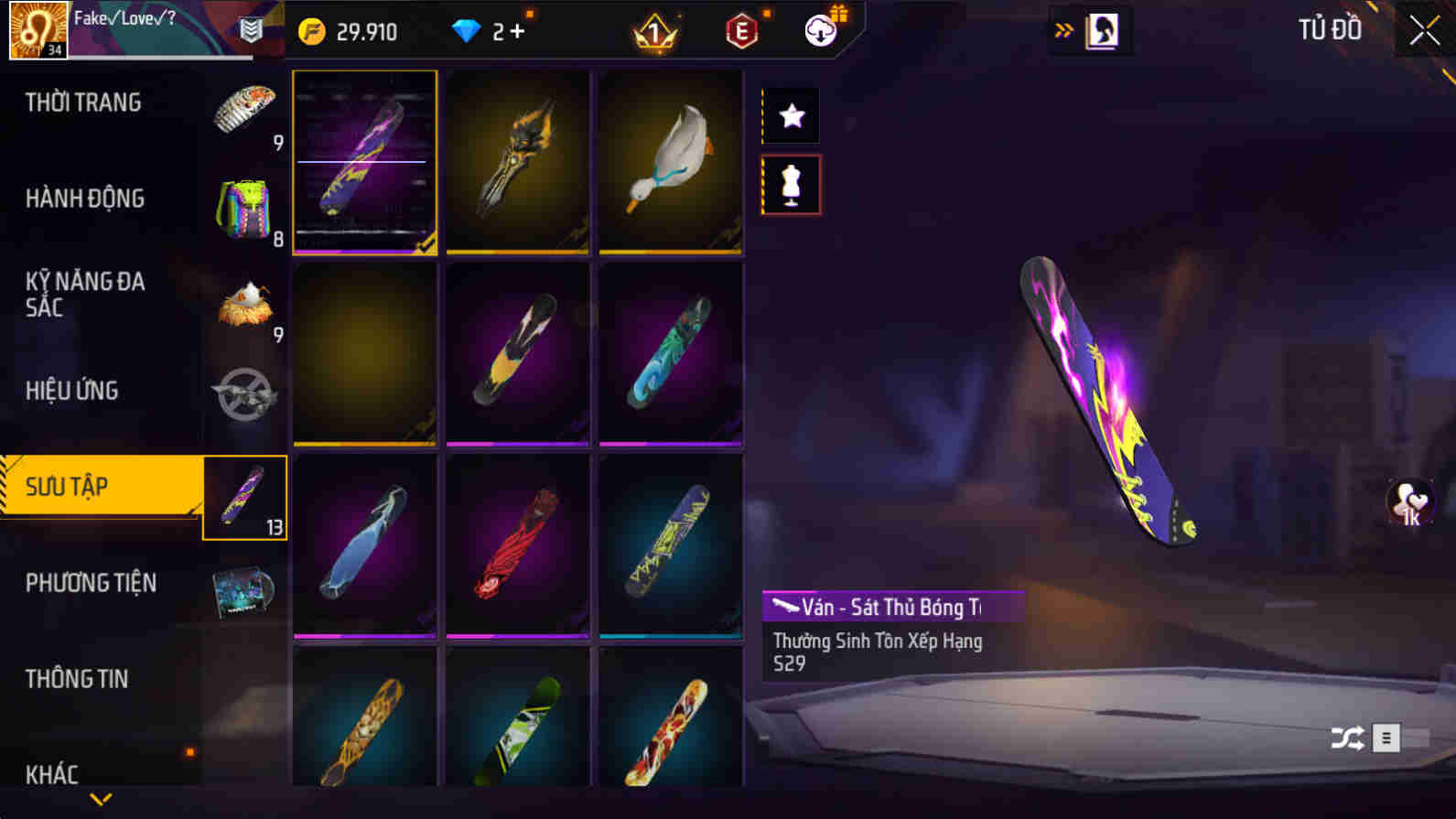Open the gold coin balance icon
Viewport: 1456px width, 819px height.
[312, 30]
